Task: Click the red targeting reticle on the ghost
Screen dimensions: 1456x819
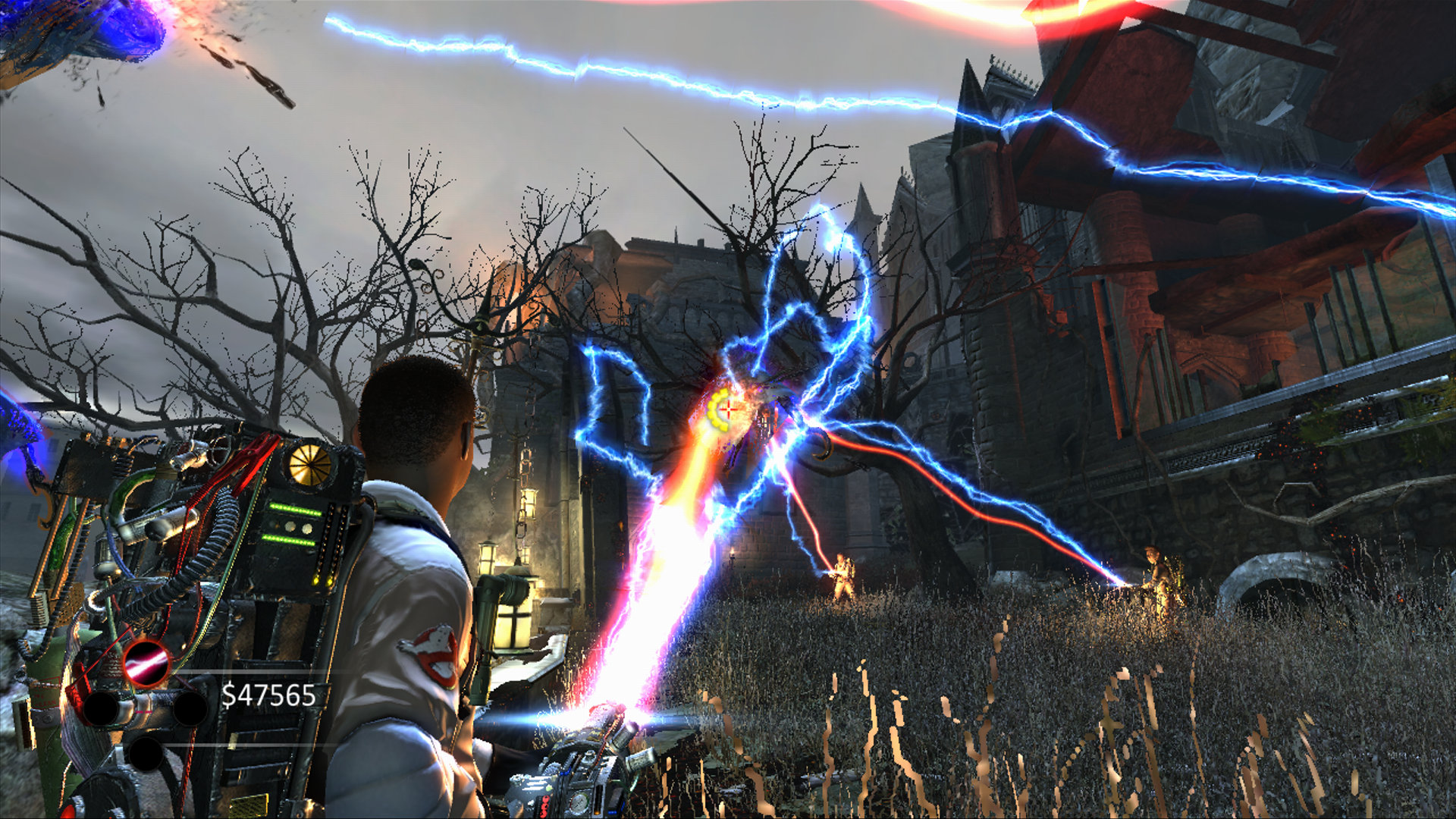Action: [x=729, y=409]
